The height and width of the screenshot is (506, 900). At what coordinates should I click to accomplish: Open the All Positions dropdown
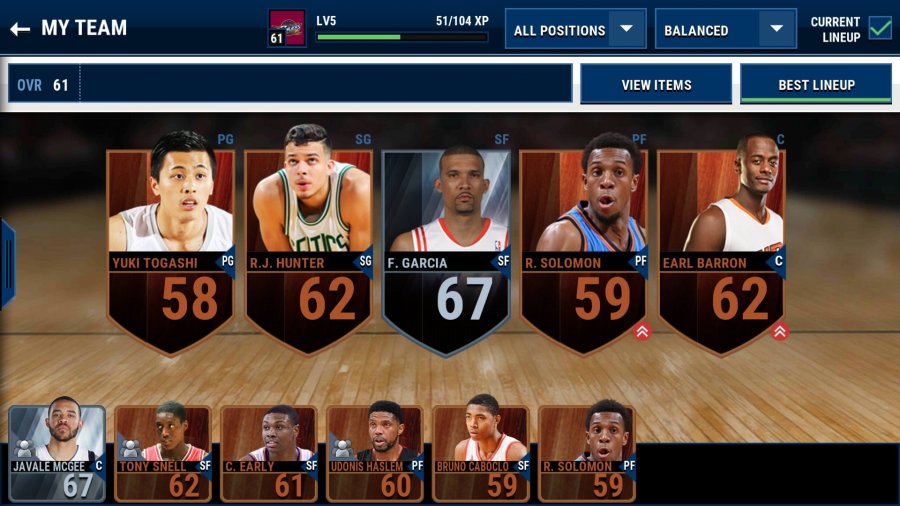tap(575, 29)
